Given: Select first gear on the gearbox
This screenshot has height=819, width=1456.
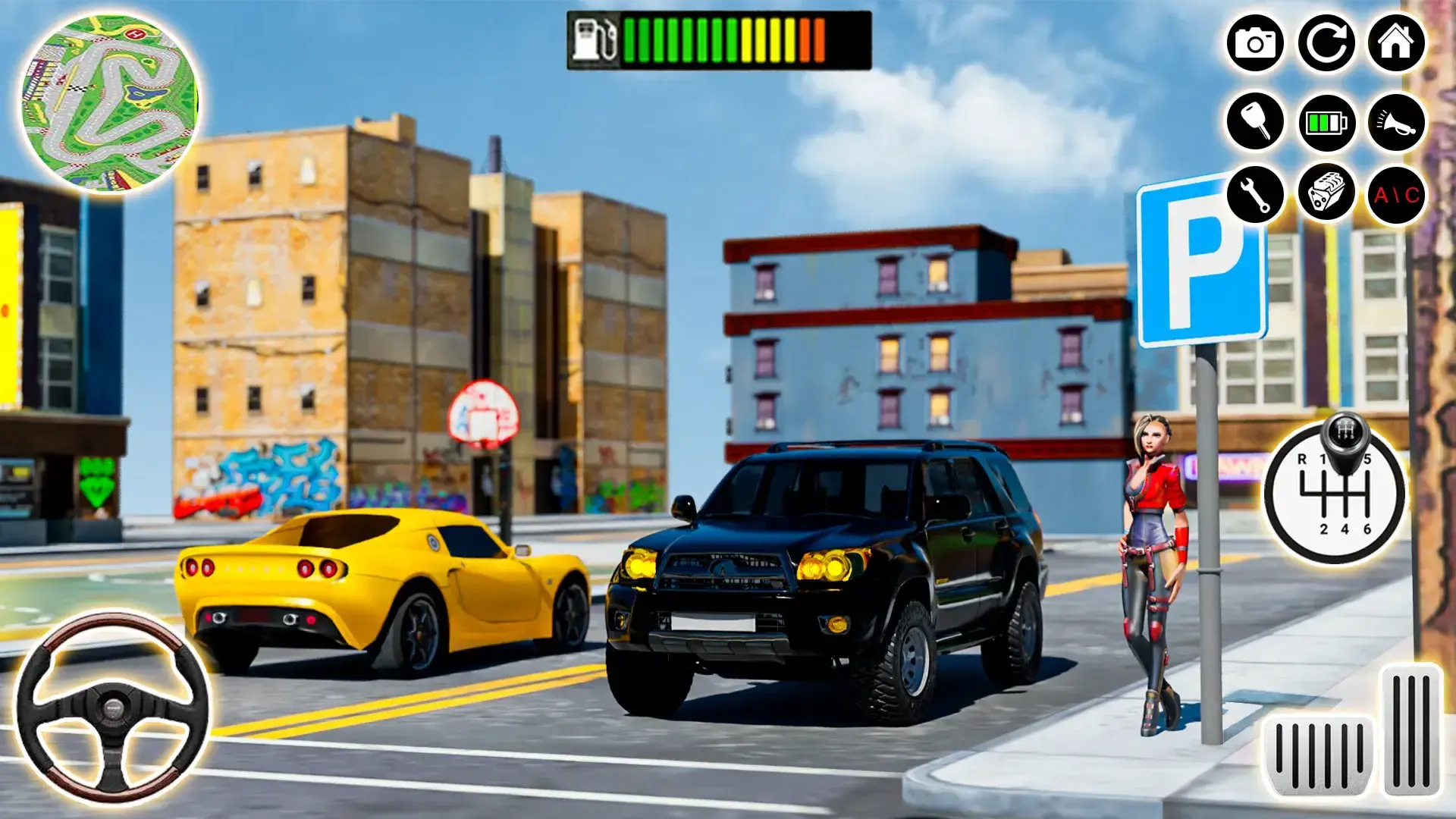Looking at the screenshot, I should coord(1323,459).
